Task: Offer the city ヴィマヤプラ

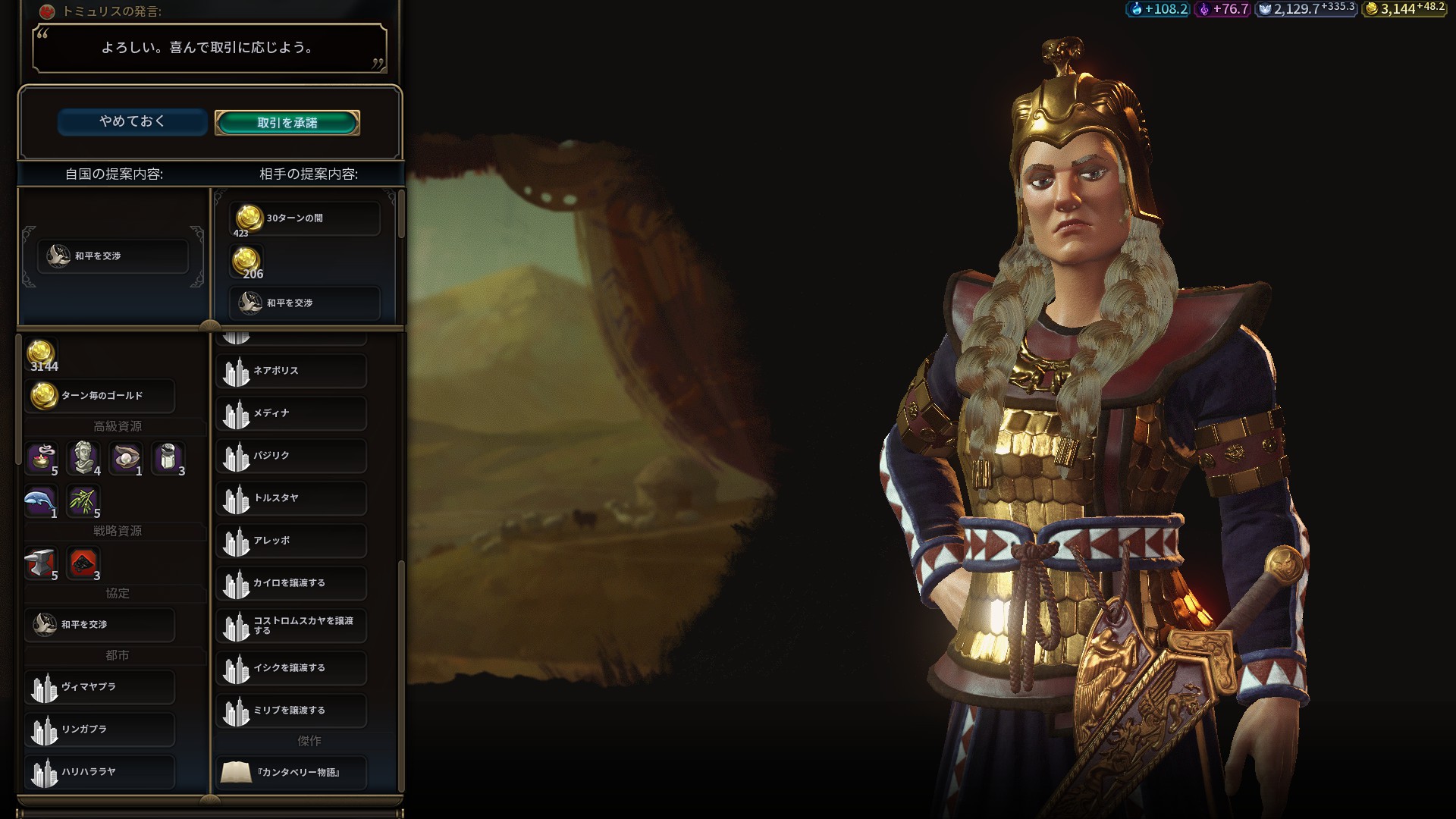Action: 100,687
